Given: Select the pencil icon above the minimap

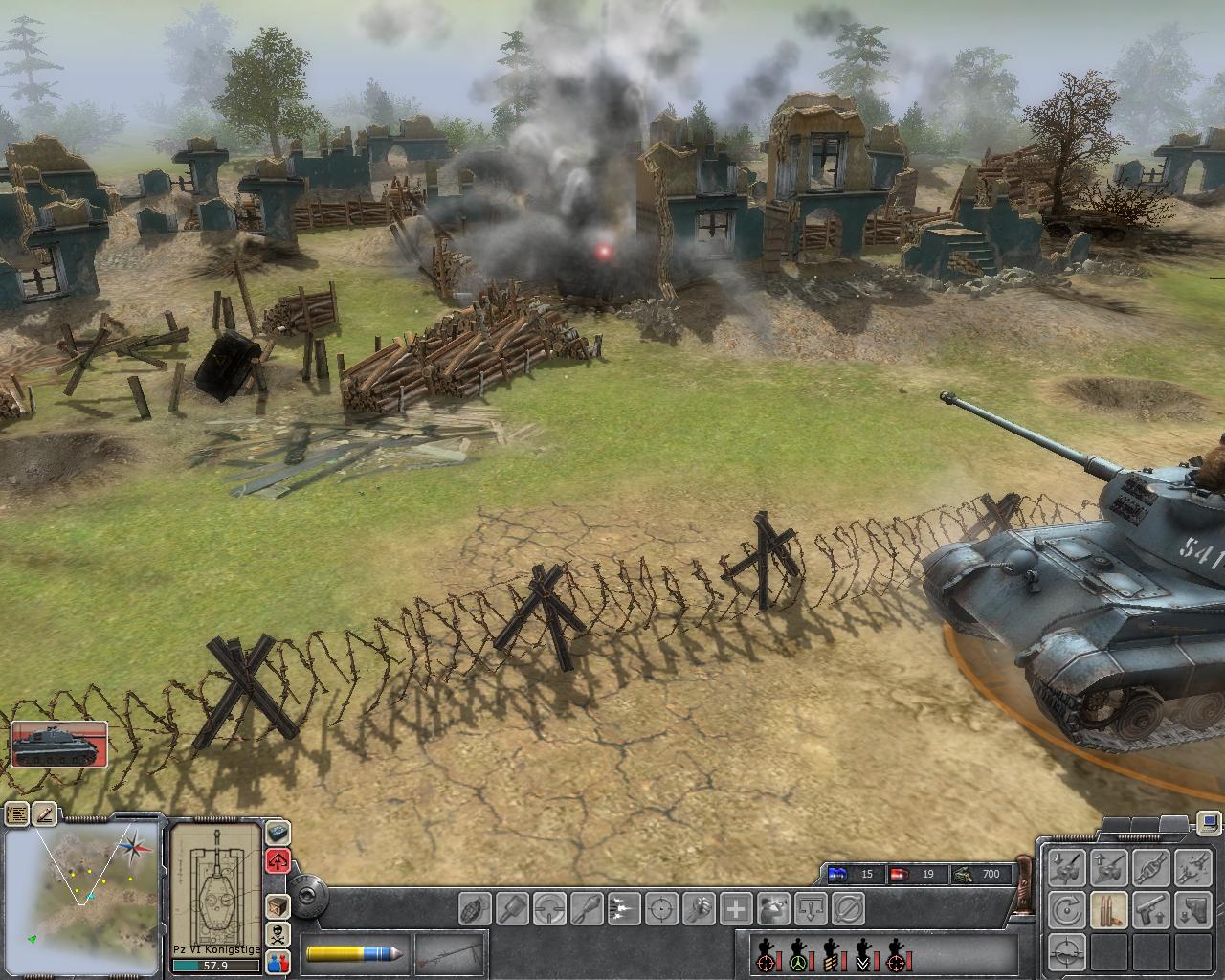Looking at the screenshot, I should (x=46, y=813).
